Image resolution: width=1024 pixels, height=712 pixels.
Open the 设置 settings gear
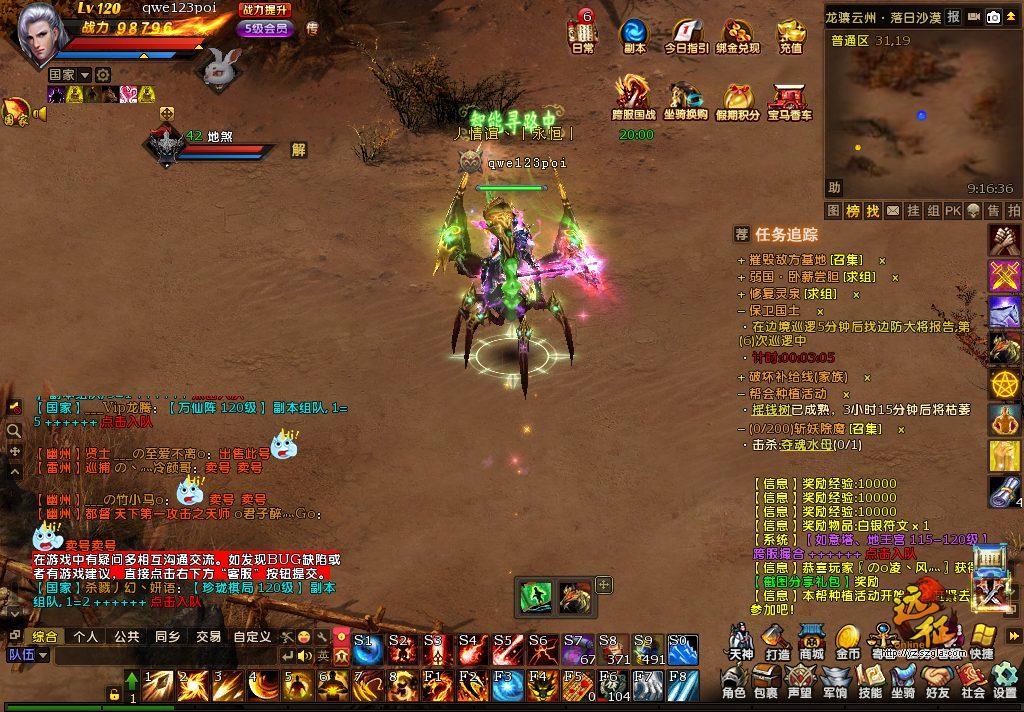[x=1005, y=680]
